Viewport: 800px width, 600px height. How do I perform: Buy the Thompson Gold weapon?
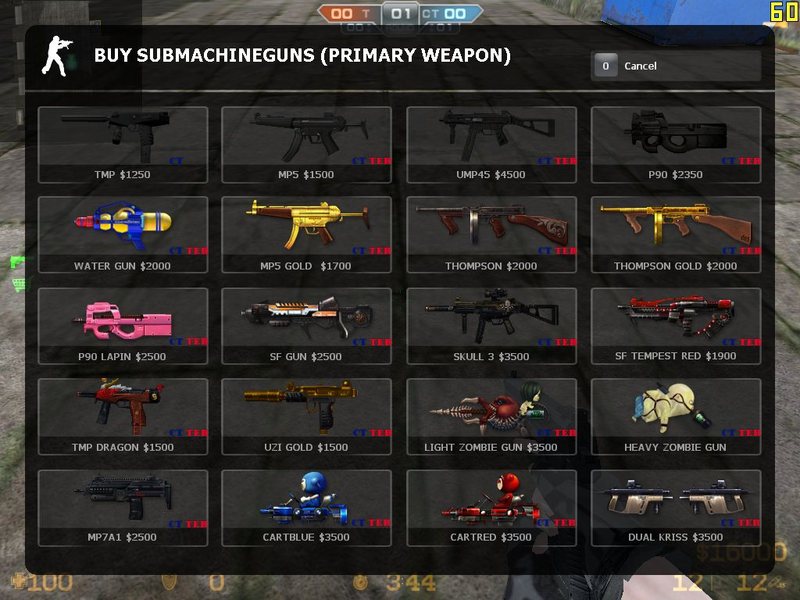click(676, 236)
